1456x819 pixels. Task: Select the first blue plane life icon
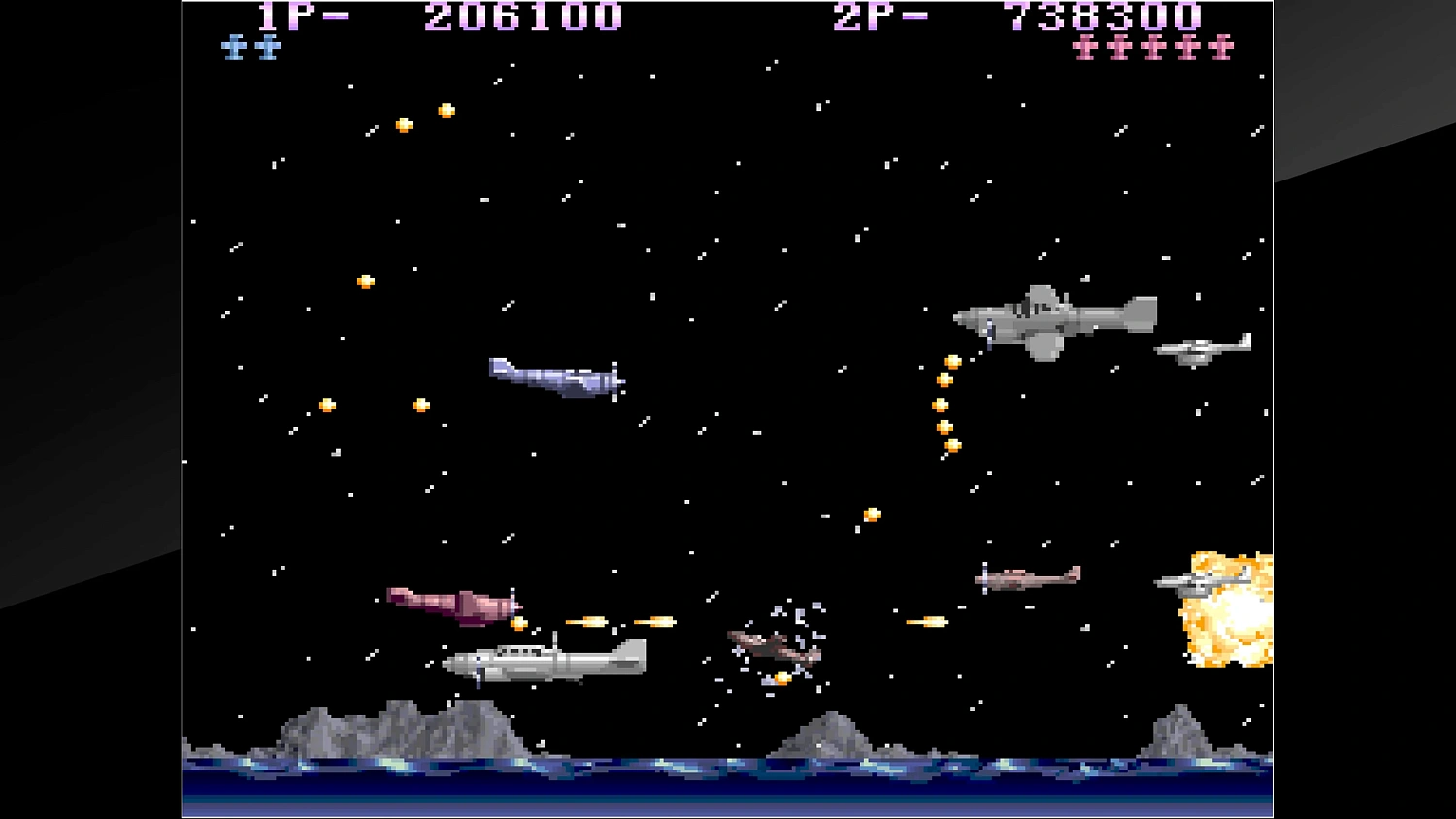pyautogui.click(x=233, y=46)
